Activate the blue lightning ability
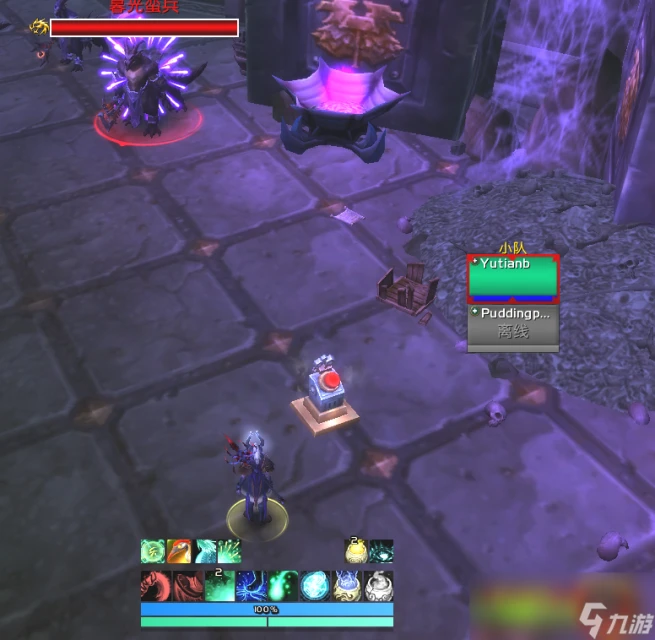This screenshot has height=640, width=655. [251, 585]
